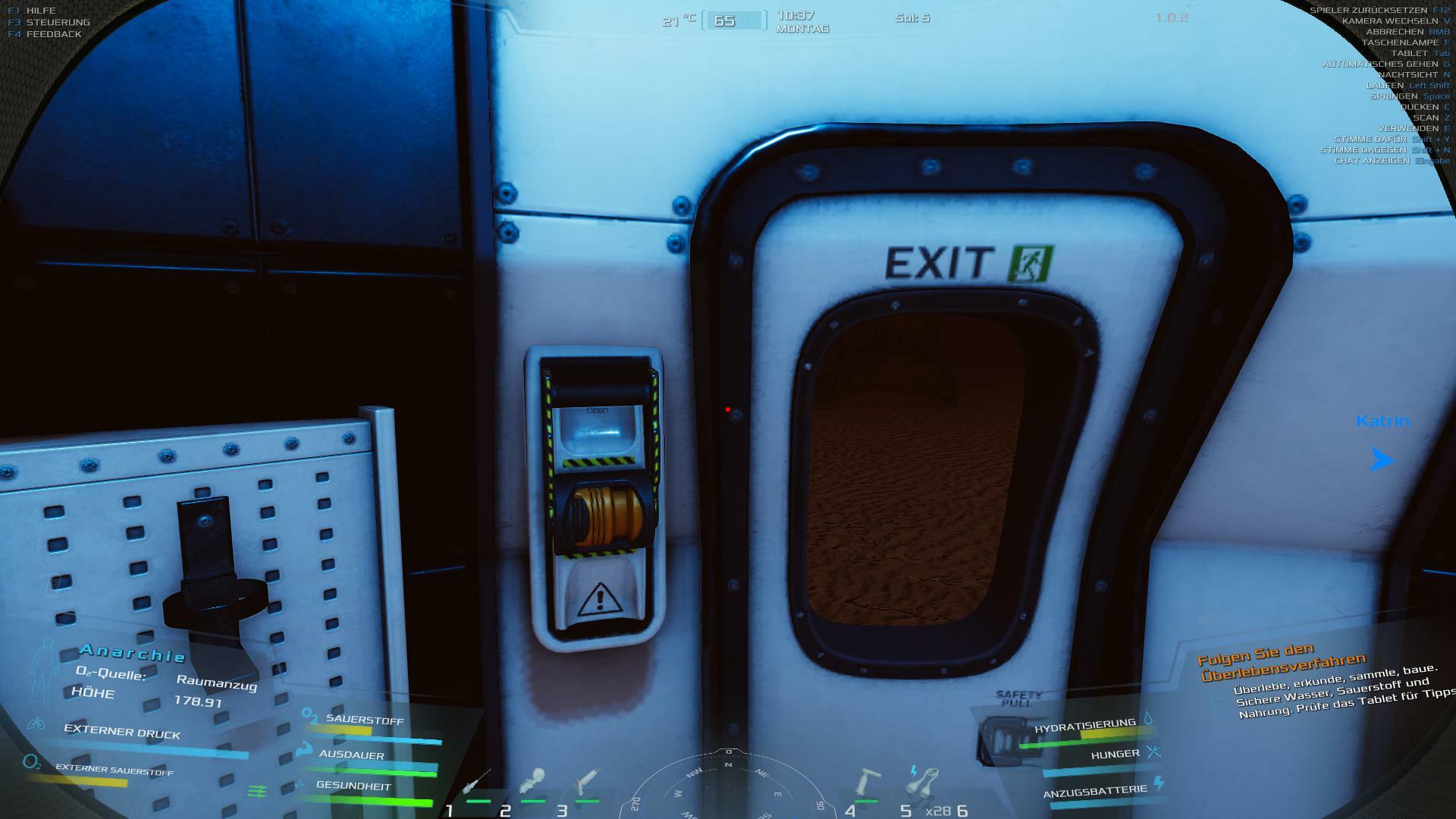Click the Katrin player marker arrow
This screenshot has height=819, width=1456.
click(1382, 459)
